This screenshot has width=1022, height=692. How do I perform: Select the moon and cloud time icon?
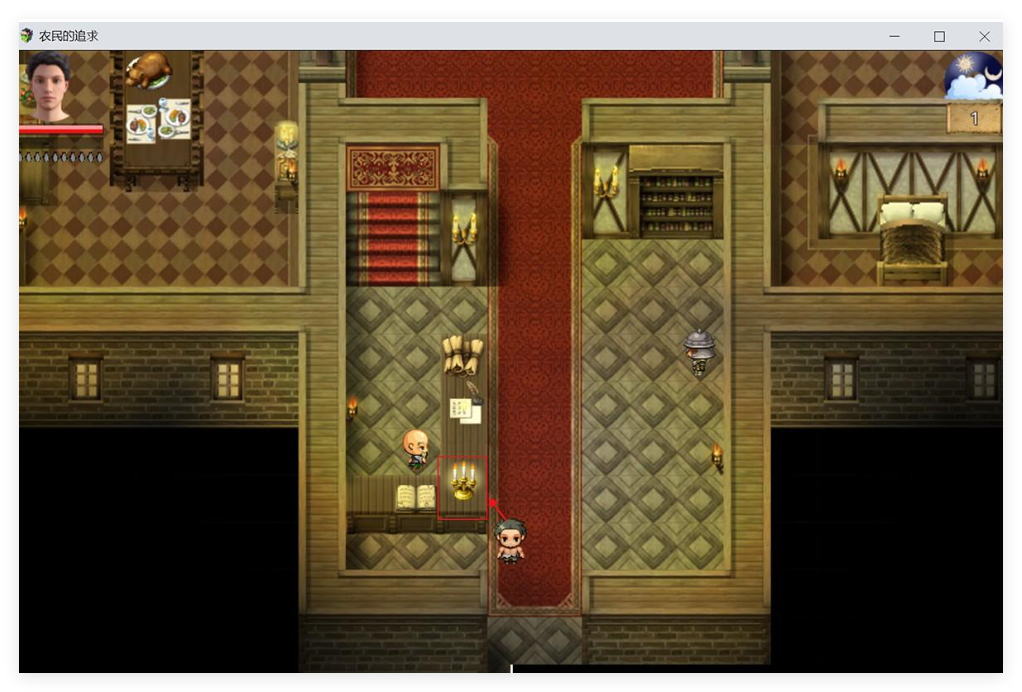(x=973, y=77)
